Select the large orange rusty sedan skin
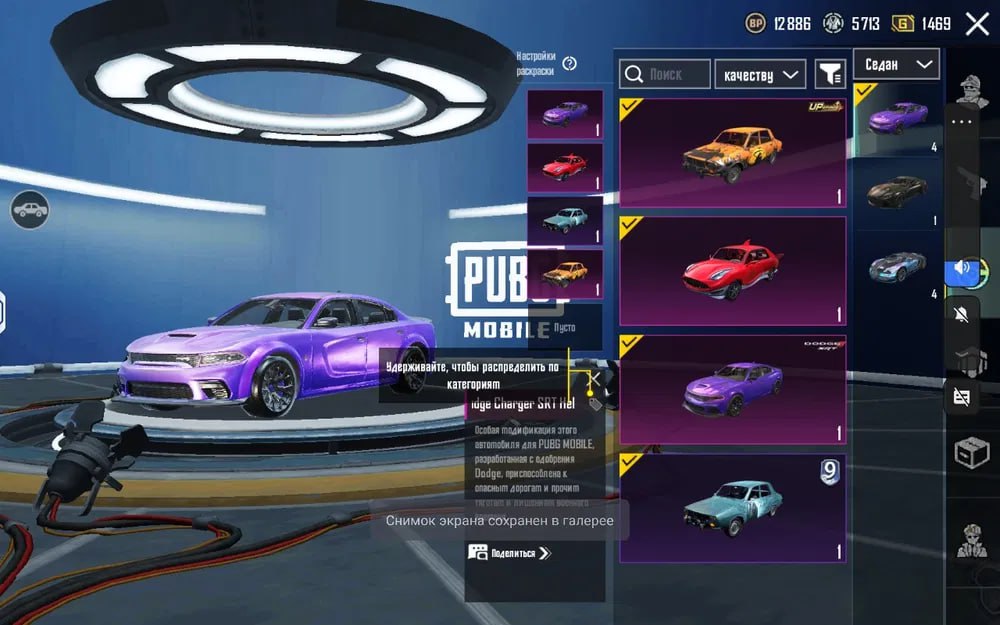1000x625 pixels. point(732,153)
